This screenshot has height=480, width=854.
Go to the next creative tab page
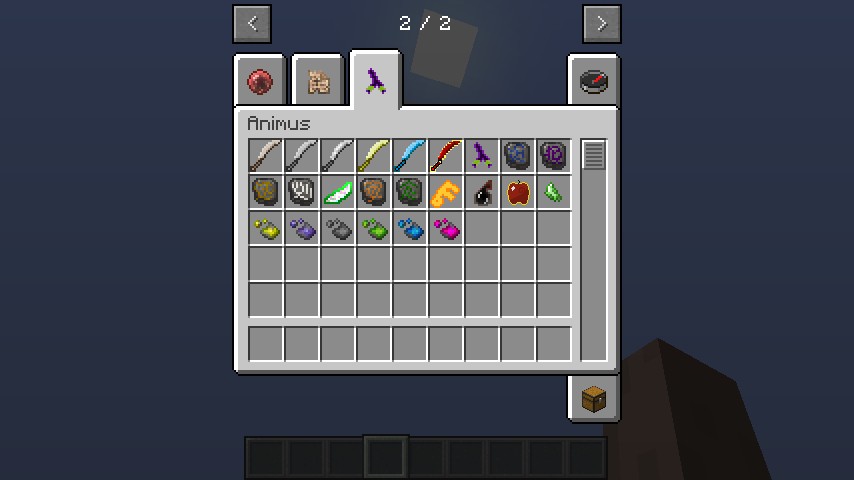(x=601, y=24)
